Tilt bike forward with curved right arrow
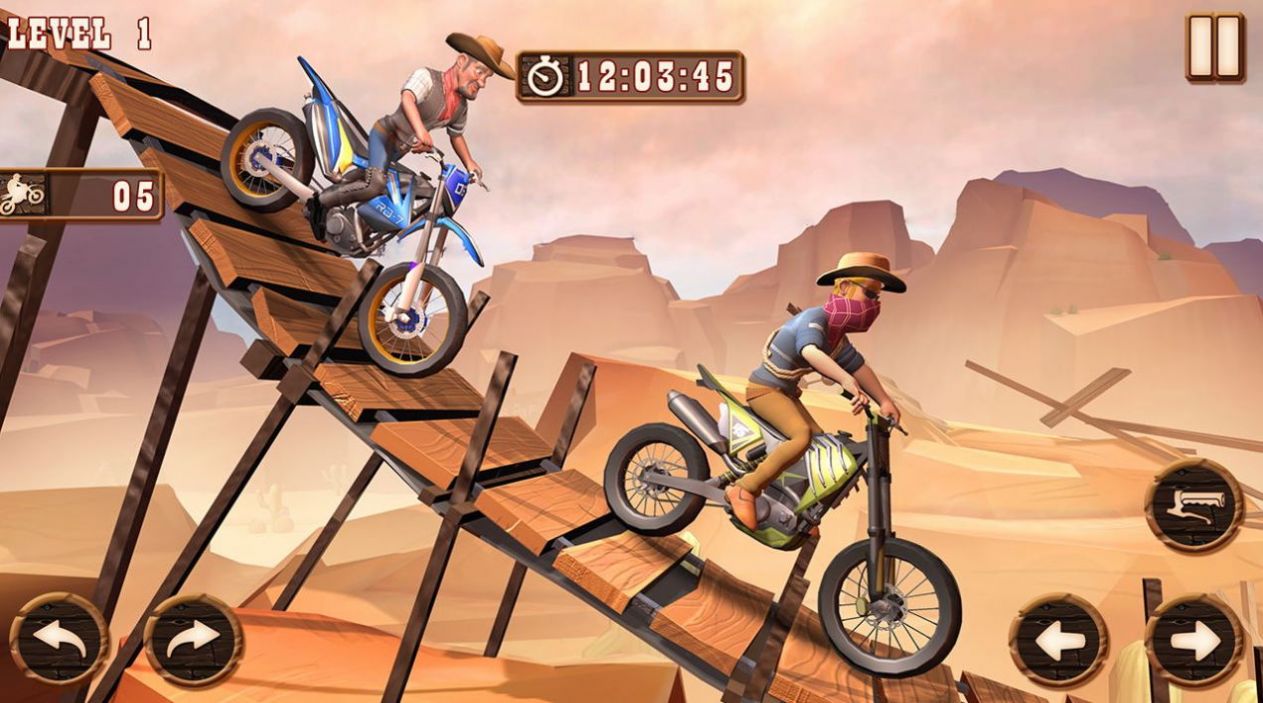 point(193,639)
